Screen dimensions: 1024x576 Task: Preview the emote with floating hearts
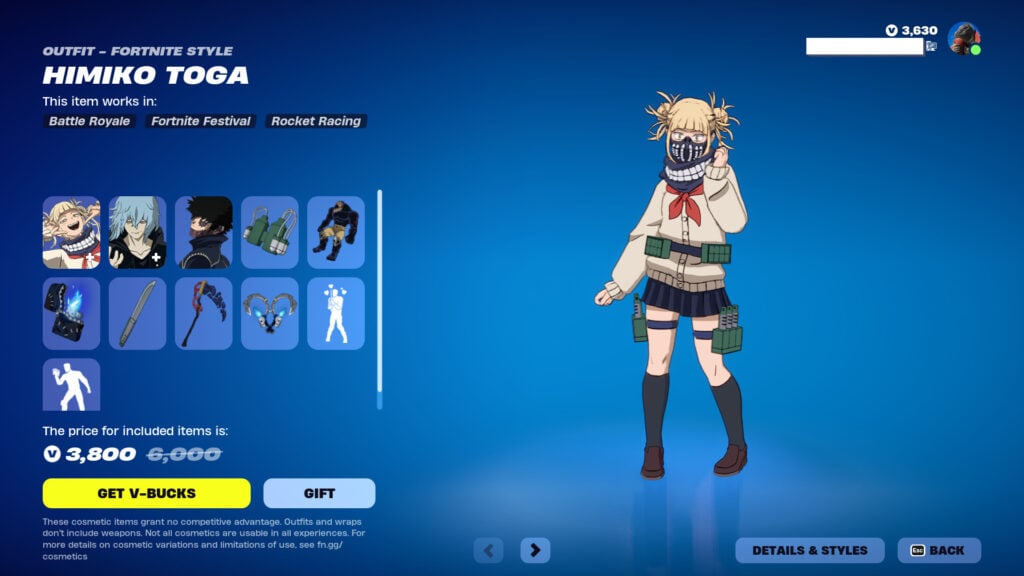point(336,313)
